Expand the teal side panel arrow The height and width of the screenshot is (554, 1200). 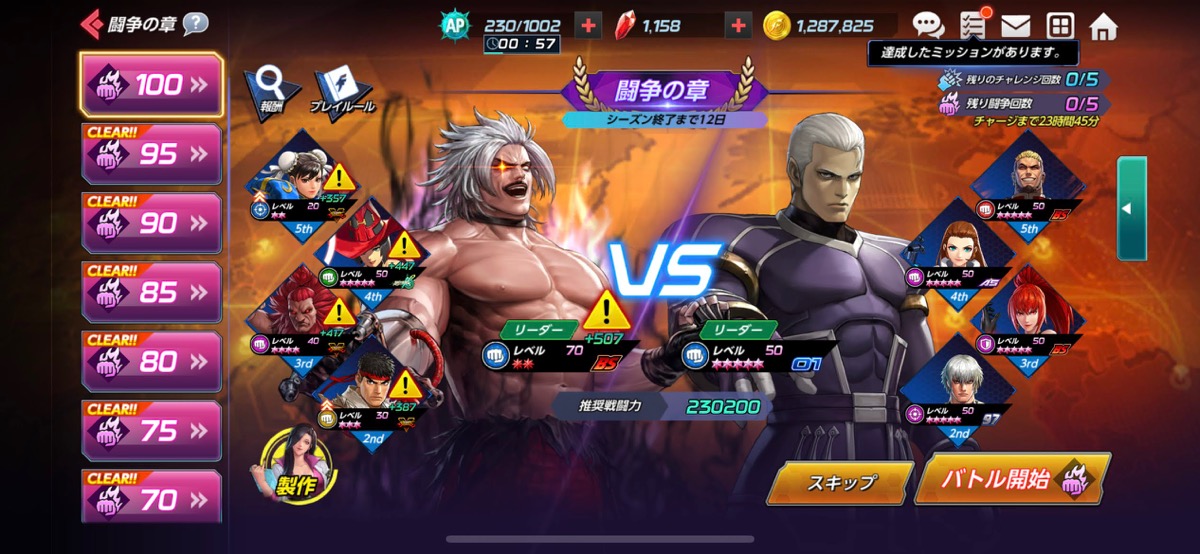(x=1131, y=209)
